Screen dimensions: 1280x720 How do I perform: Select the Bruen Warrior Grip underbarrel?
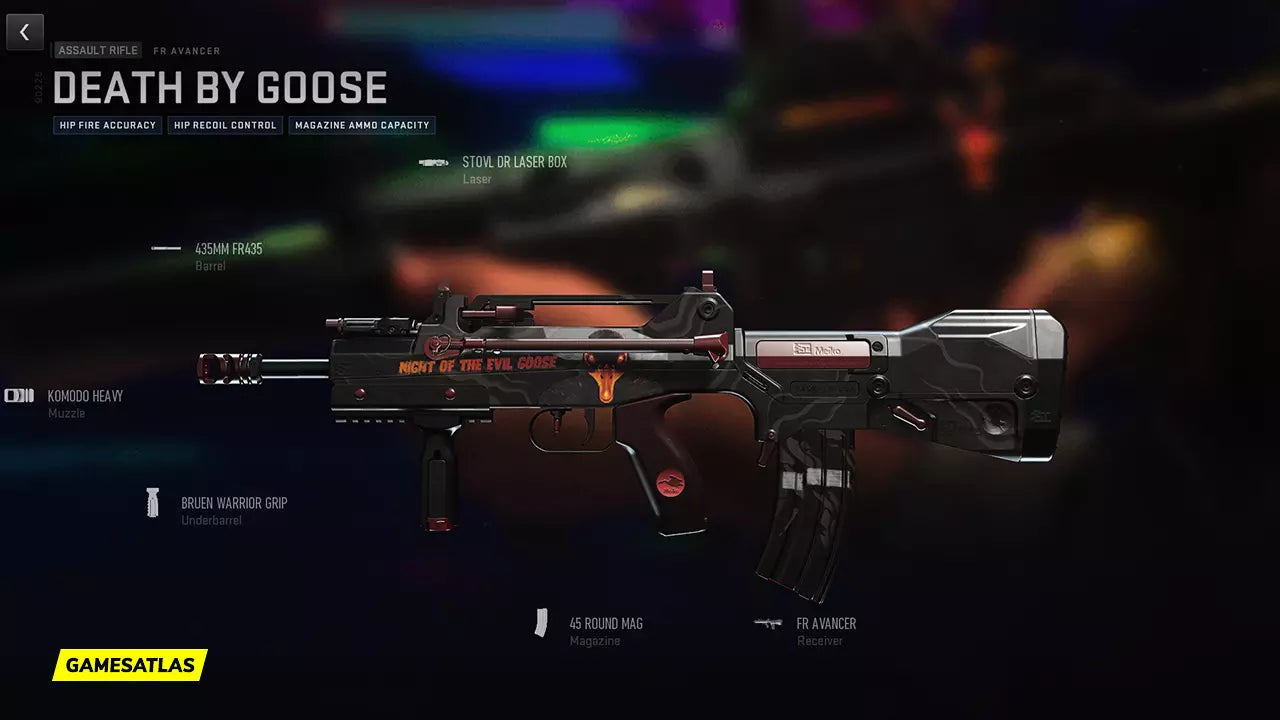click(x=233, y=503)
